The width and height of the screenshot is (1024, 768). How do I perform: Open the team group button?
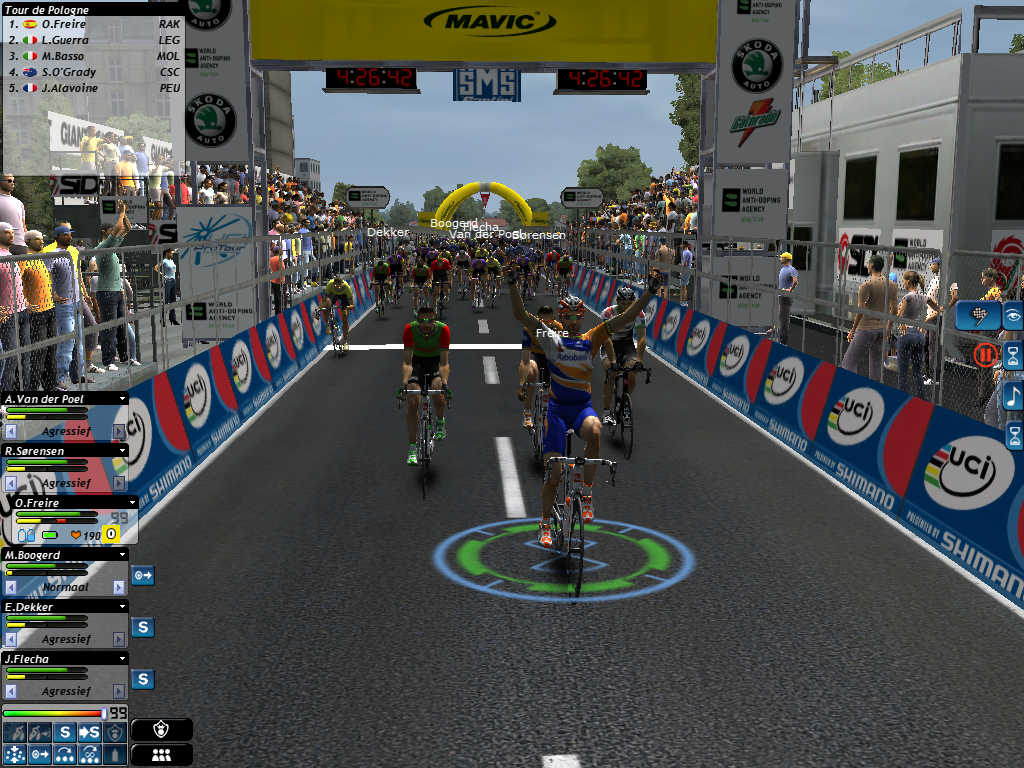pyautogui.click(x=161, y=754)
